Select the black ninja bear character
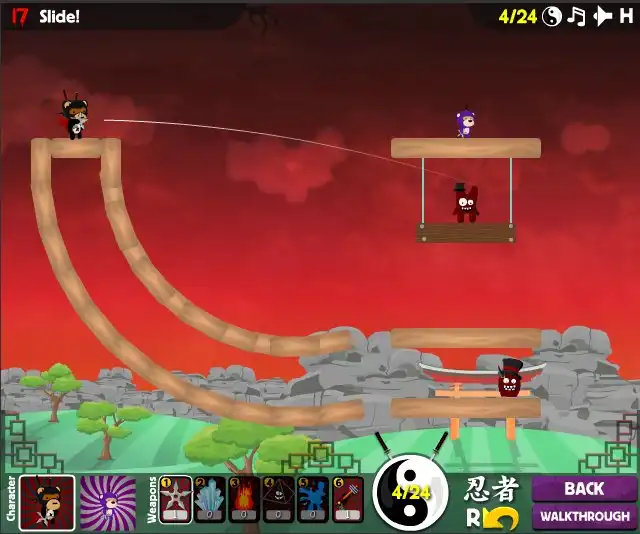Image resolution: width=640 pixels, height=534 pixels. coord(47,499)
